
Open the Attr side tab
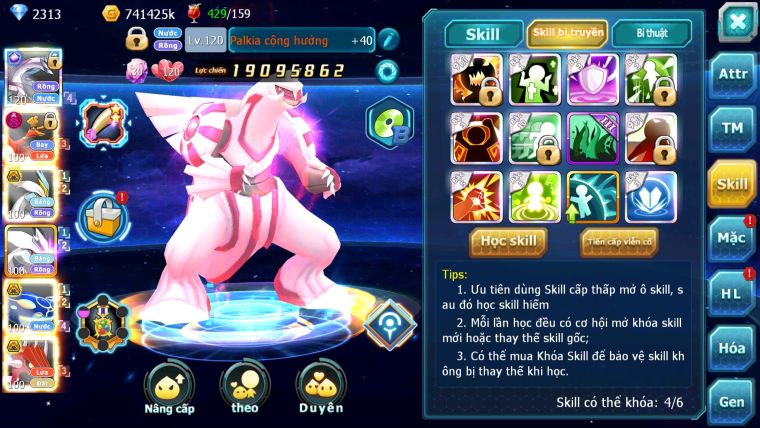(x=731, y=75)
